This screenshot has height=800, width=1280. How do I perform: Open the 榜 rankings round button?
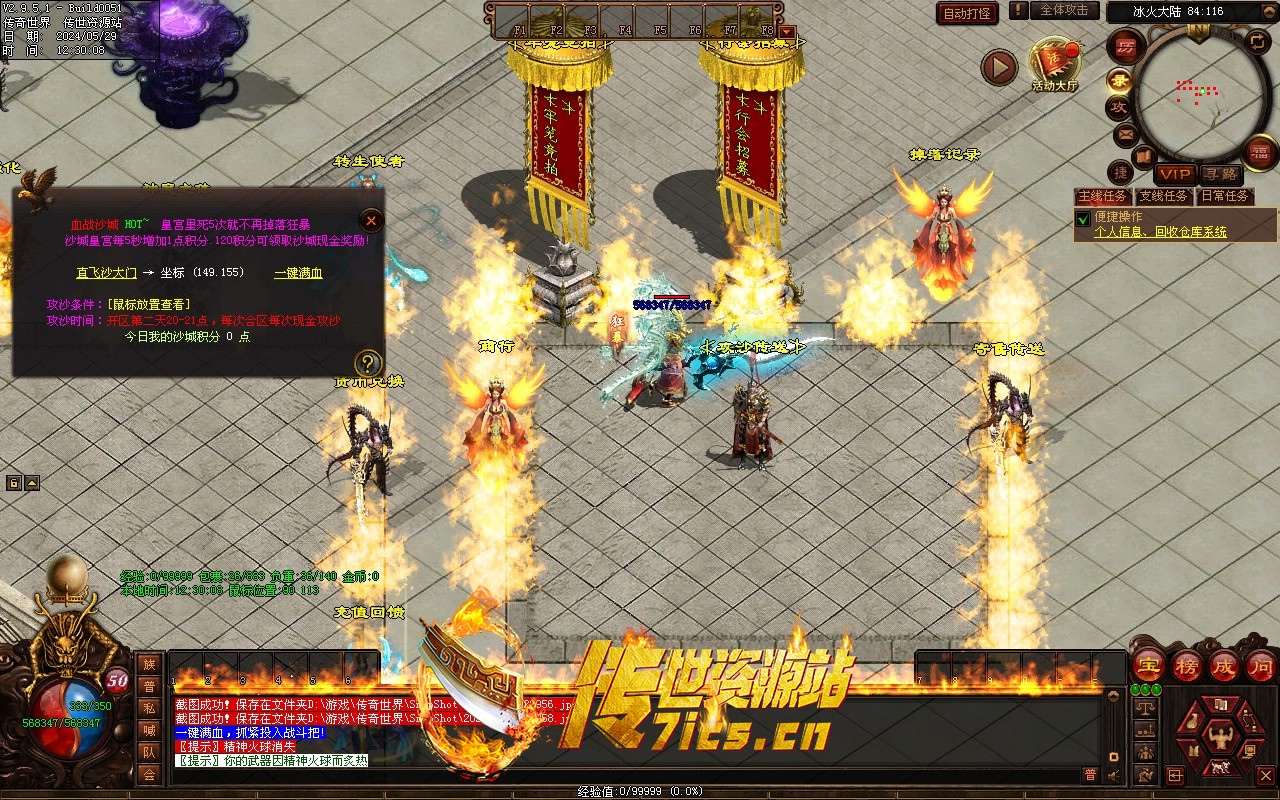click(x=1187, y=664)
